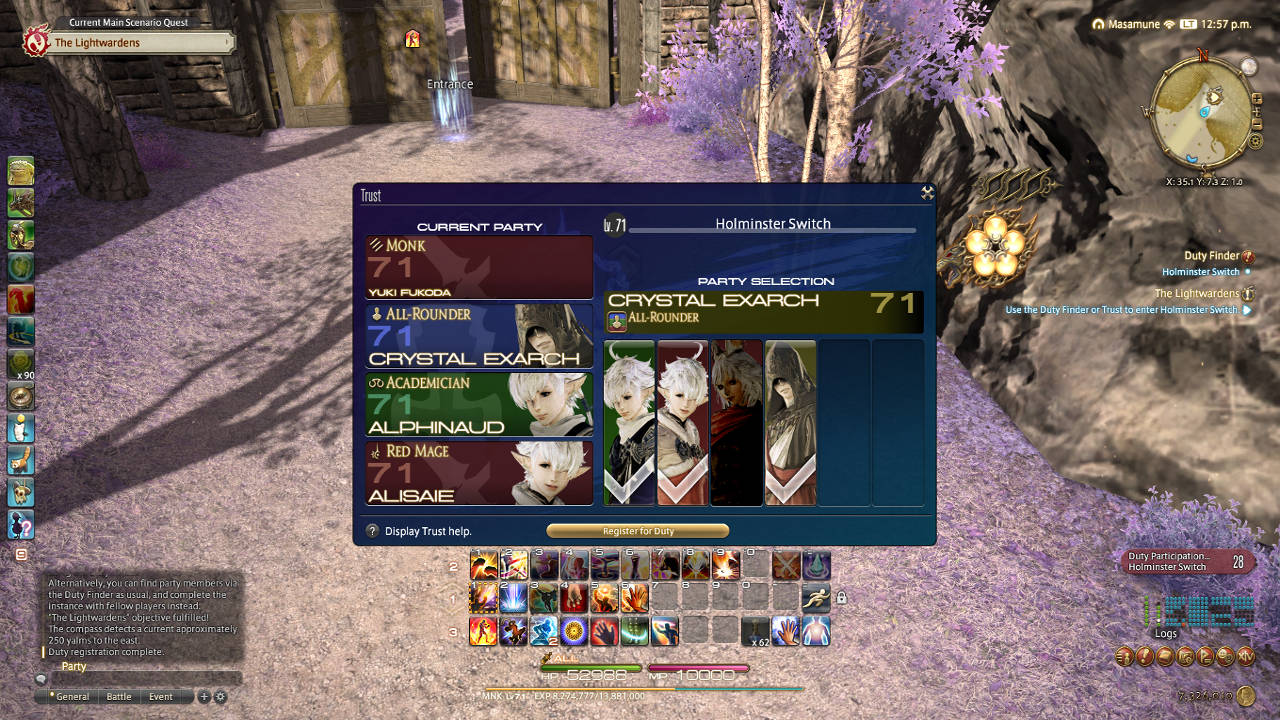Click the chat settings gear icon

[x=221, y=697]
